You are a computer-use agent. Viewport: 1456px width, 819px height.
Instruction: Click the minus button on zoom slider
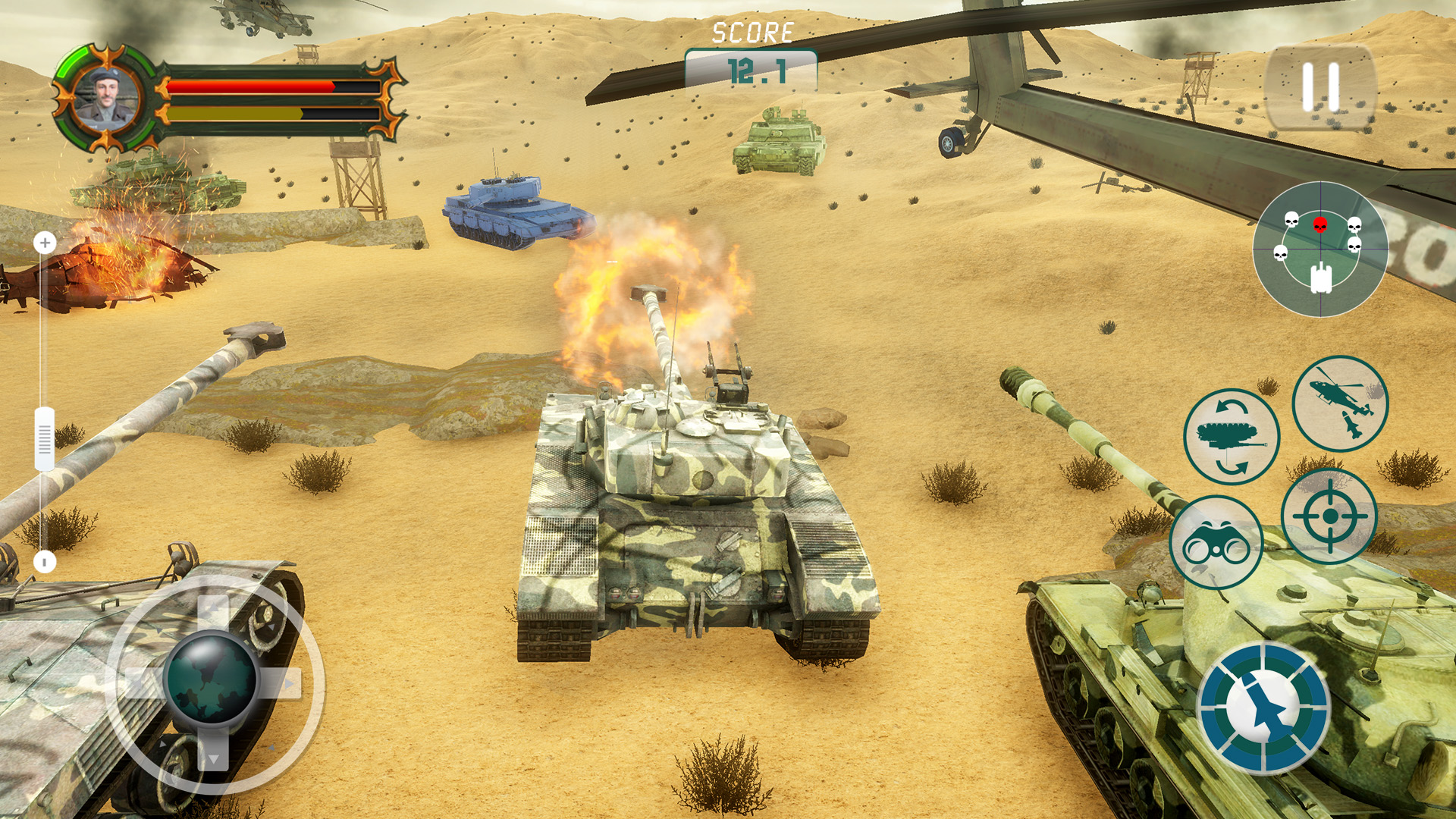(x=45, y=562)
